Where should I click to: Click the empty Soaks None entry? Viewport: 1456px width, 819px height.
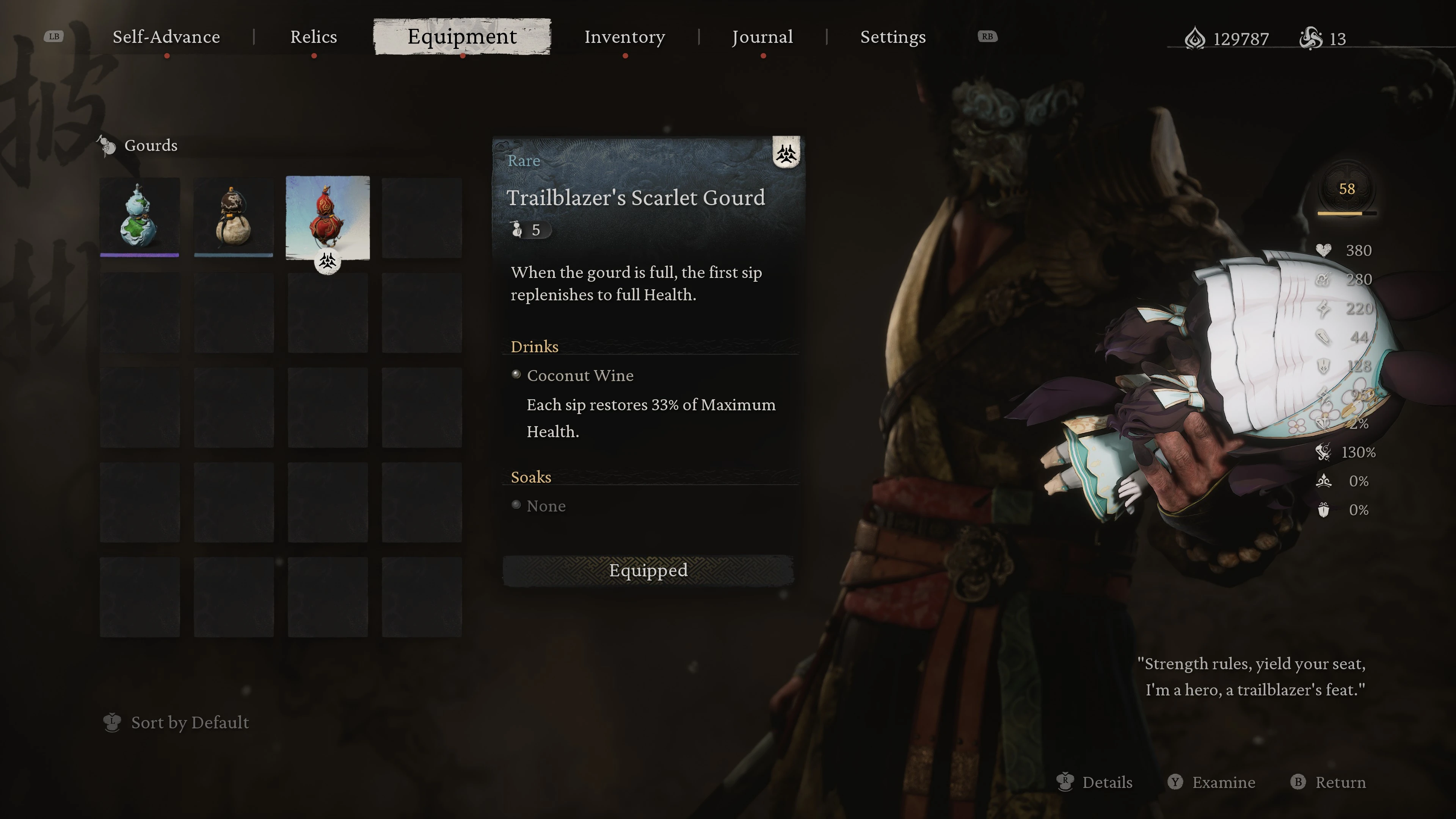(x=546, y=506)
